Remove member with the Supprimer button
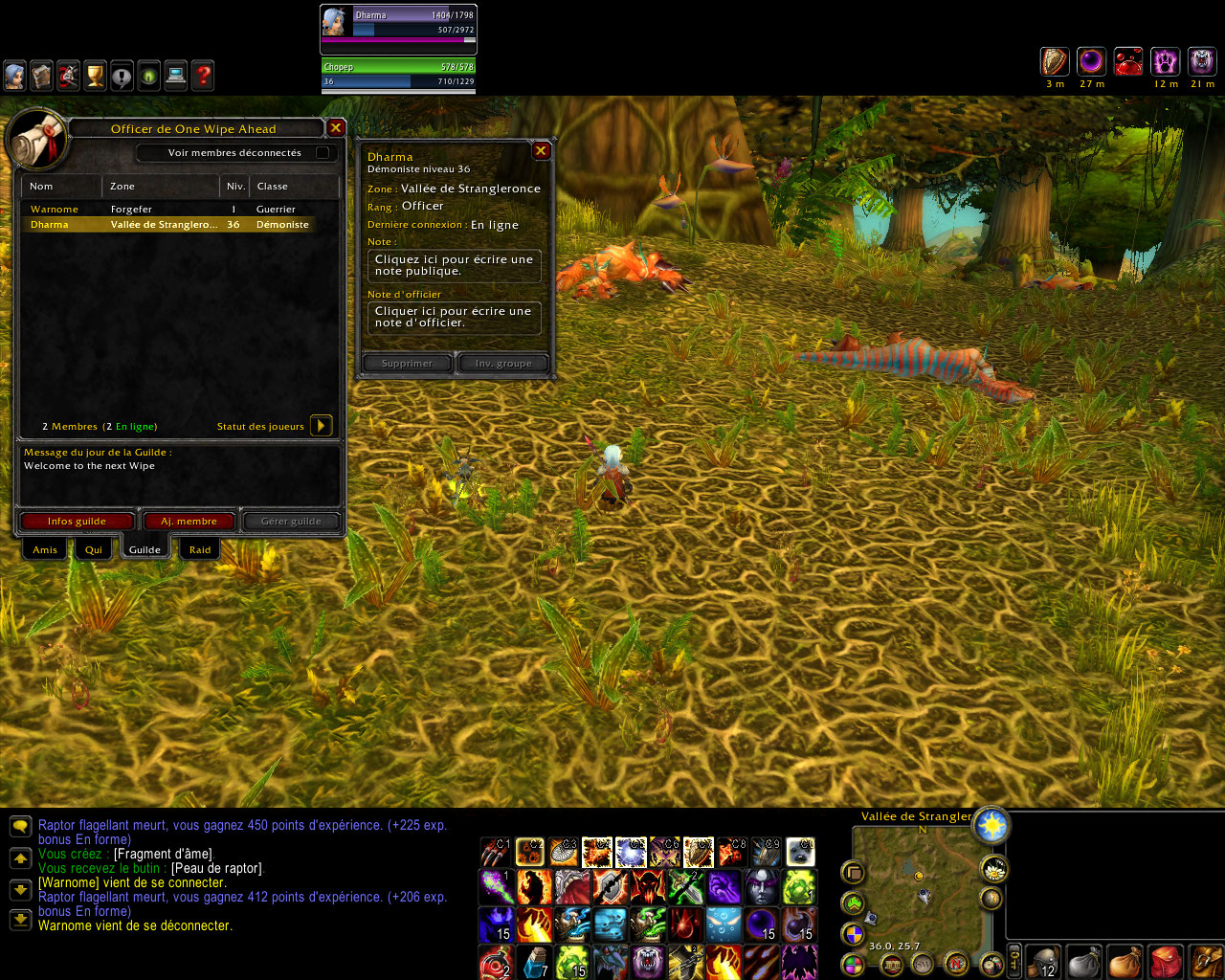1225x980 pixels. [407, 364]
